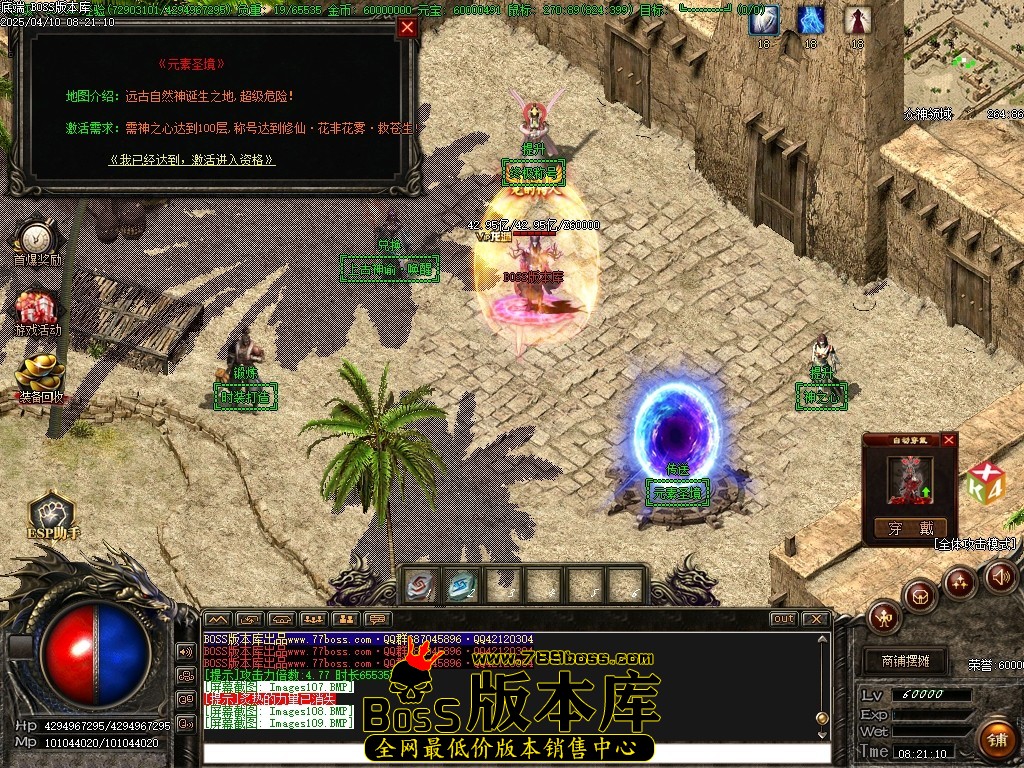Open the 装备回收 gold ingot icon
Screen dimensions: 1024x768
40,376
